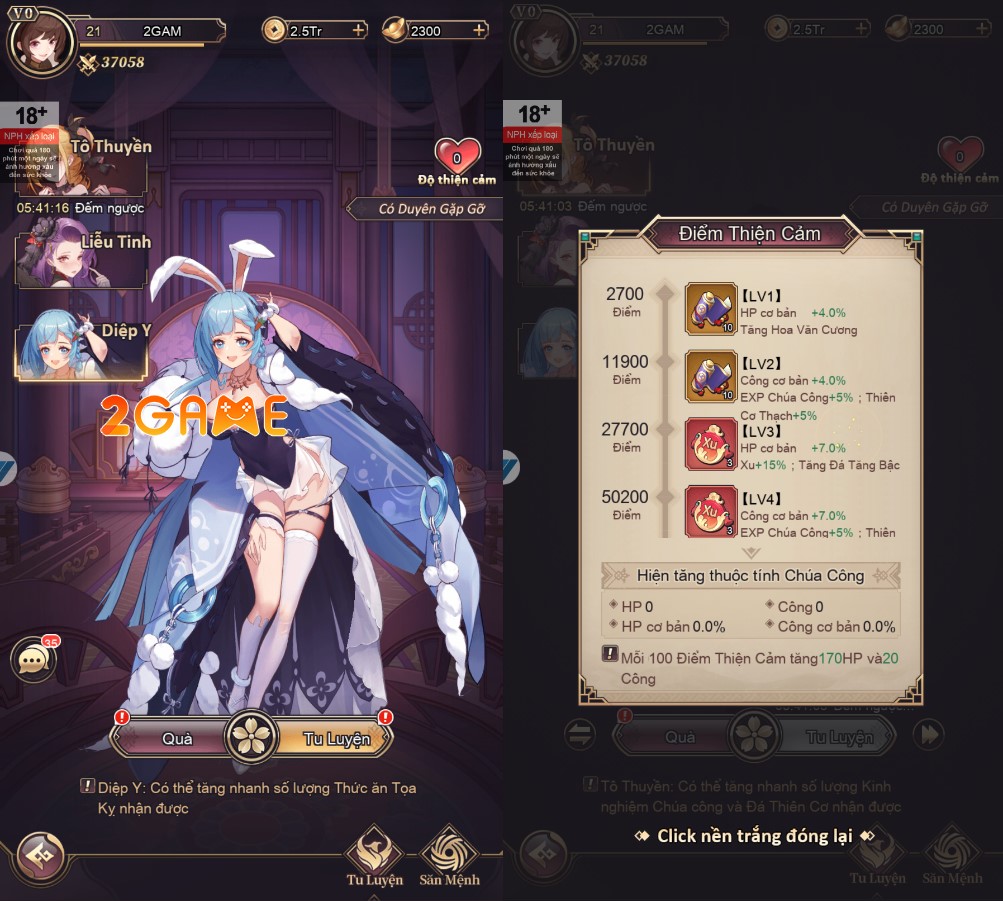The height and width of the screenshot is (901, 1003).
Task: Click the brightly lit gold Tu Luyện button
Action: [x=337, y=739]
